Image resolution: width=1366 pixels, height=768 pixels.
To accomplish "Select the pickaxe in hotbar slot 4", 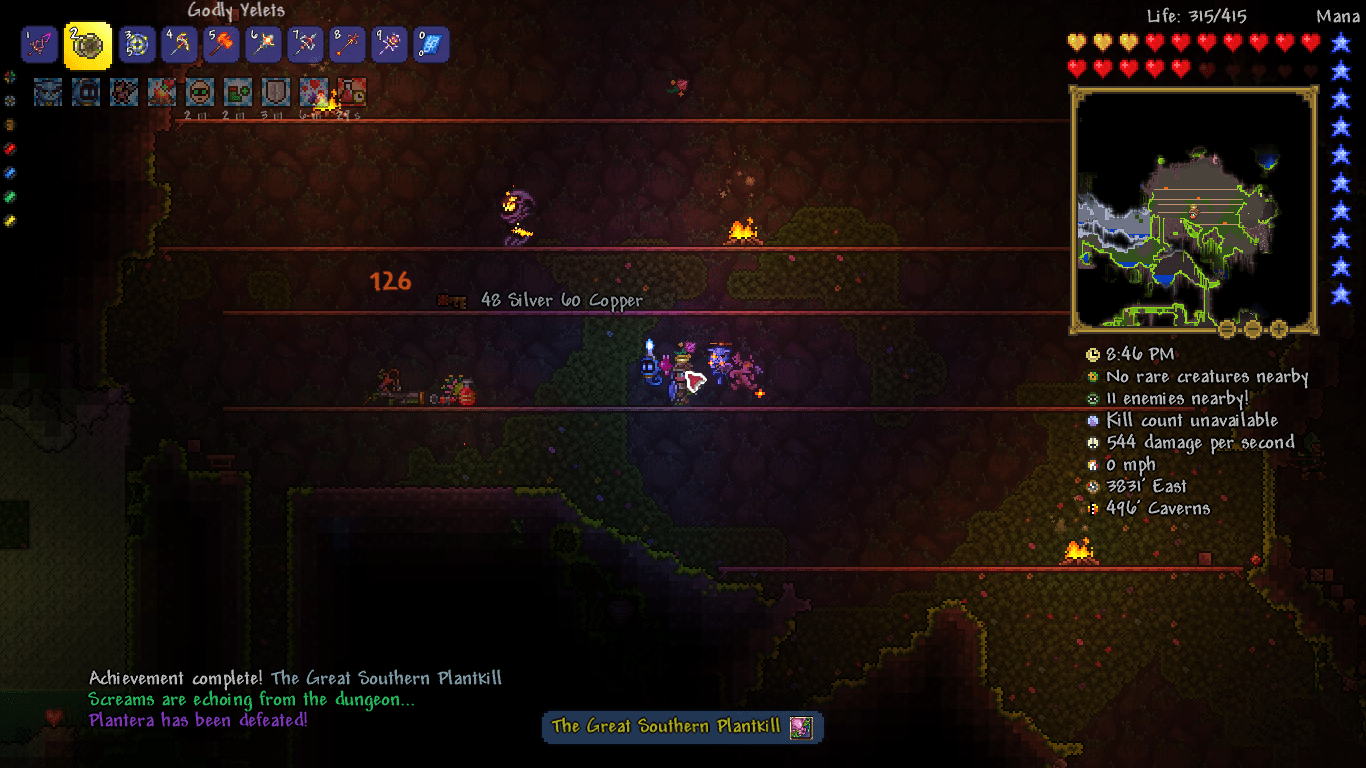I will (x=178, y=44).
